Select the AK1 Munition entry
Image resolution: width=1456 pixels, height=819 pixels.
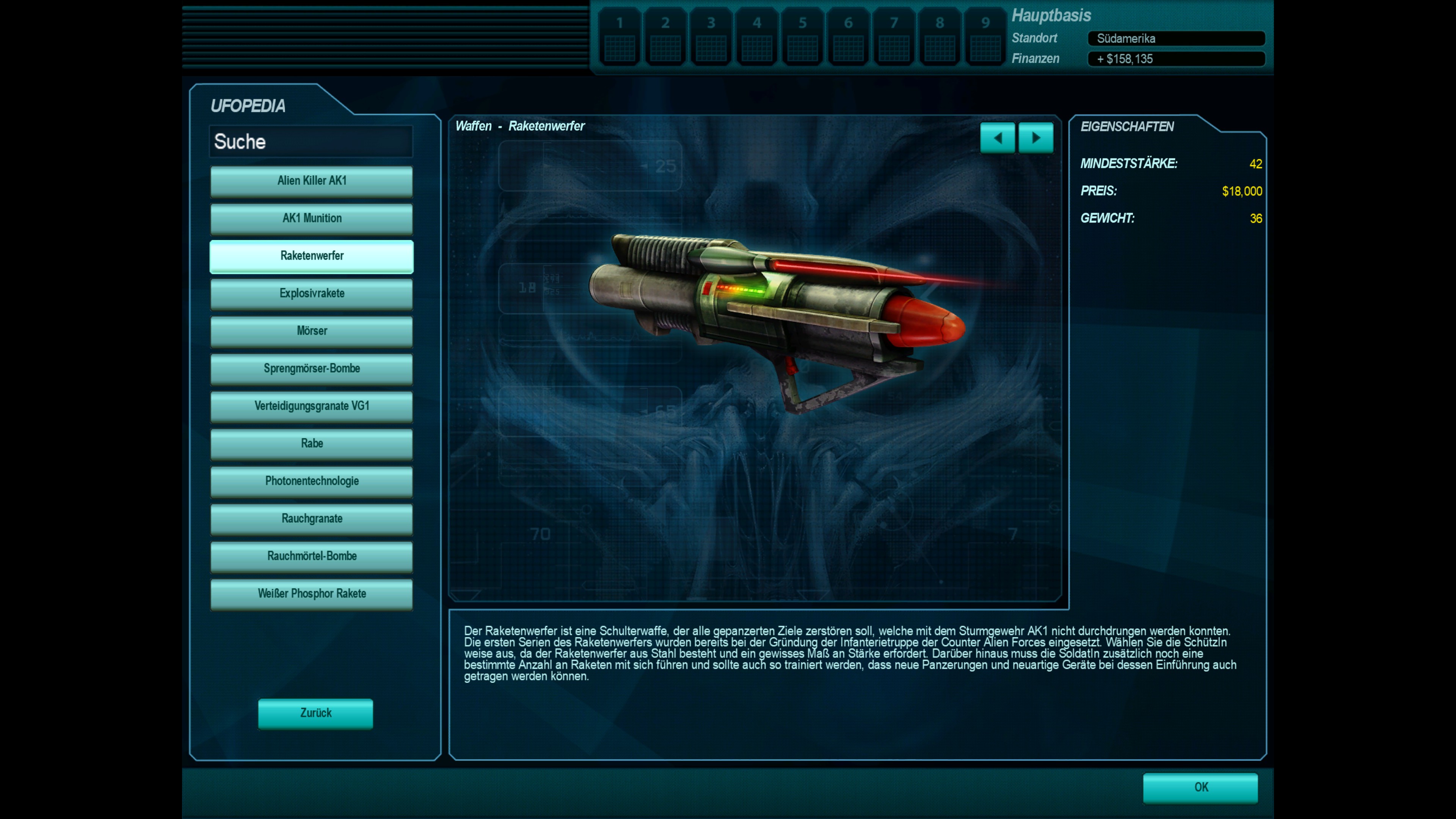point(311,218)
